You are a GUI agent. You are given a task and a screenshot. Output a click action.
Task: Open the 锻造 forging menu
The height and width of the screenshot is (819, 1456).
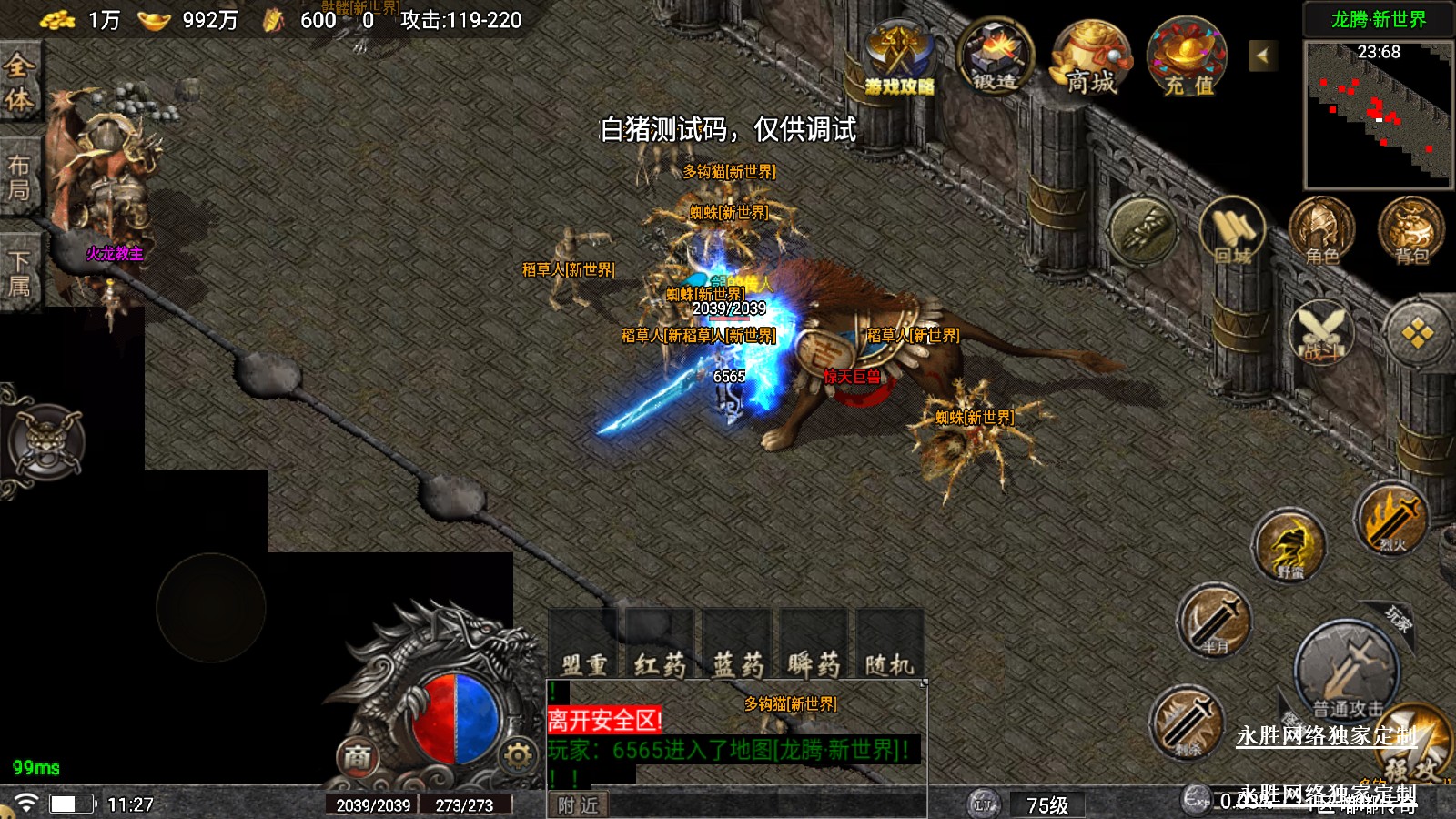[996, 57]
